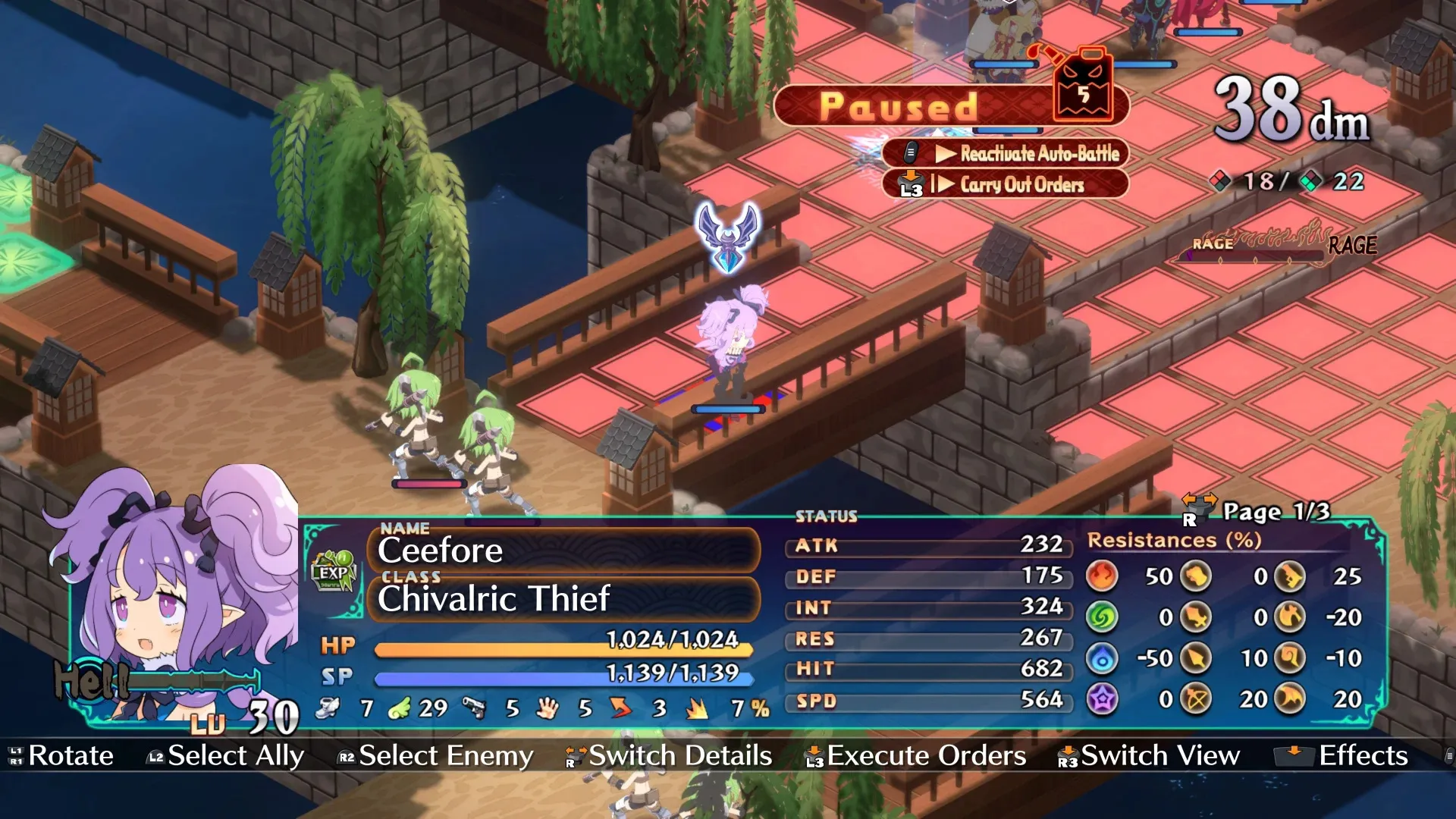Click the blue water resistance icon
The width and height of the screenshot is (1456, 819).
coord(1102,658)
